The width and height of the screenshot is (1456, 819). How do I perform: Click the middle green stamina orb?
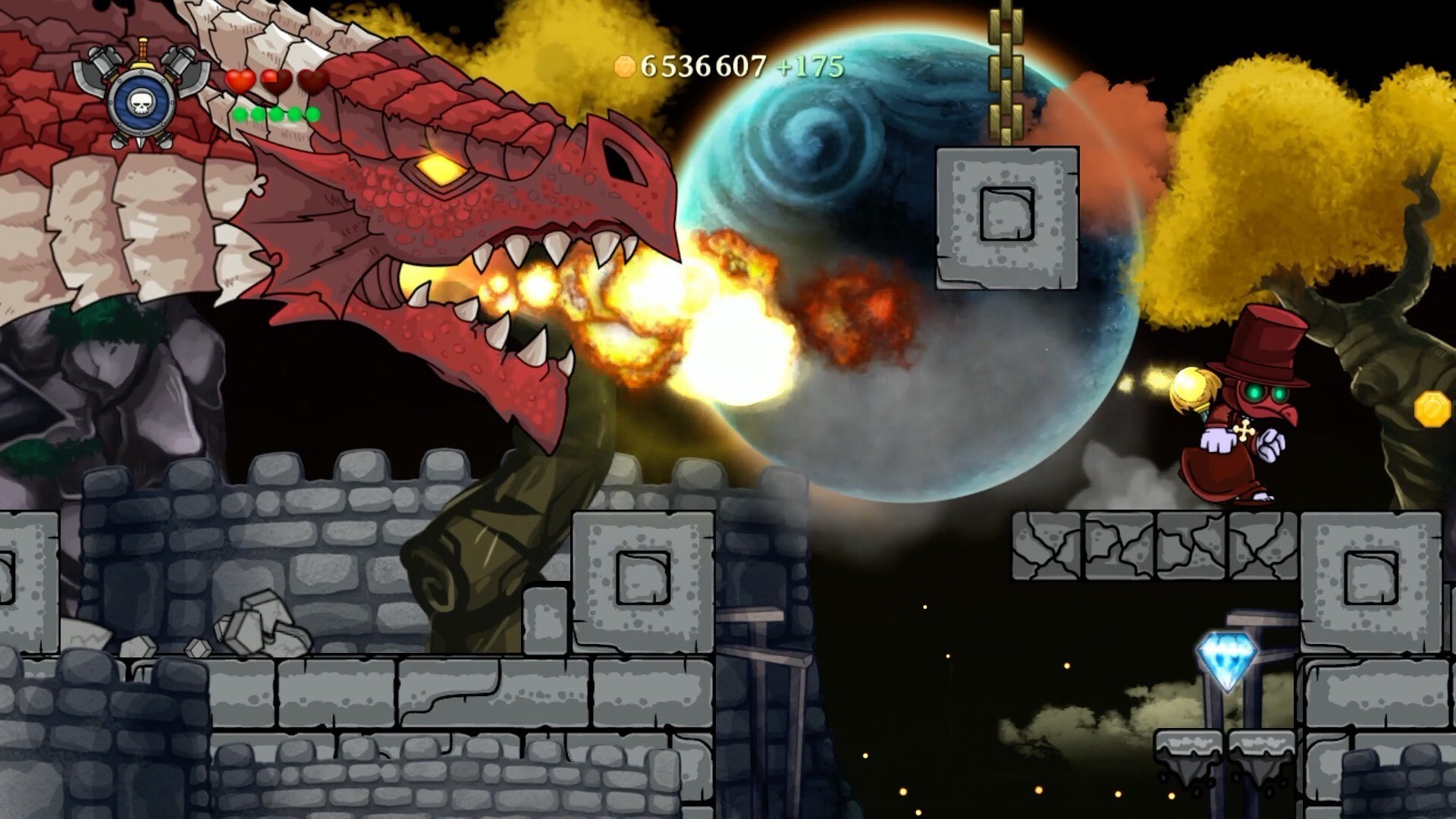[x=278, y=115]
